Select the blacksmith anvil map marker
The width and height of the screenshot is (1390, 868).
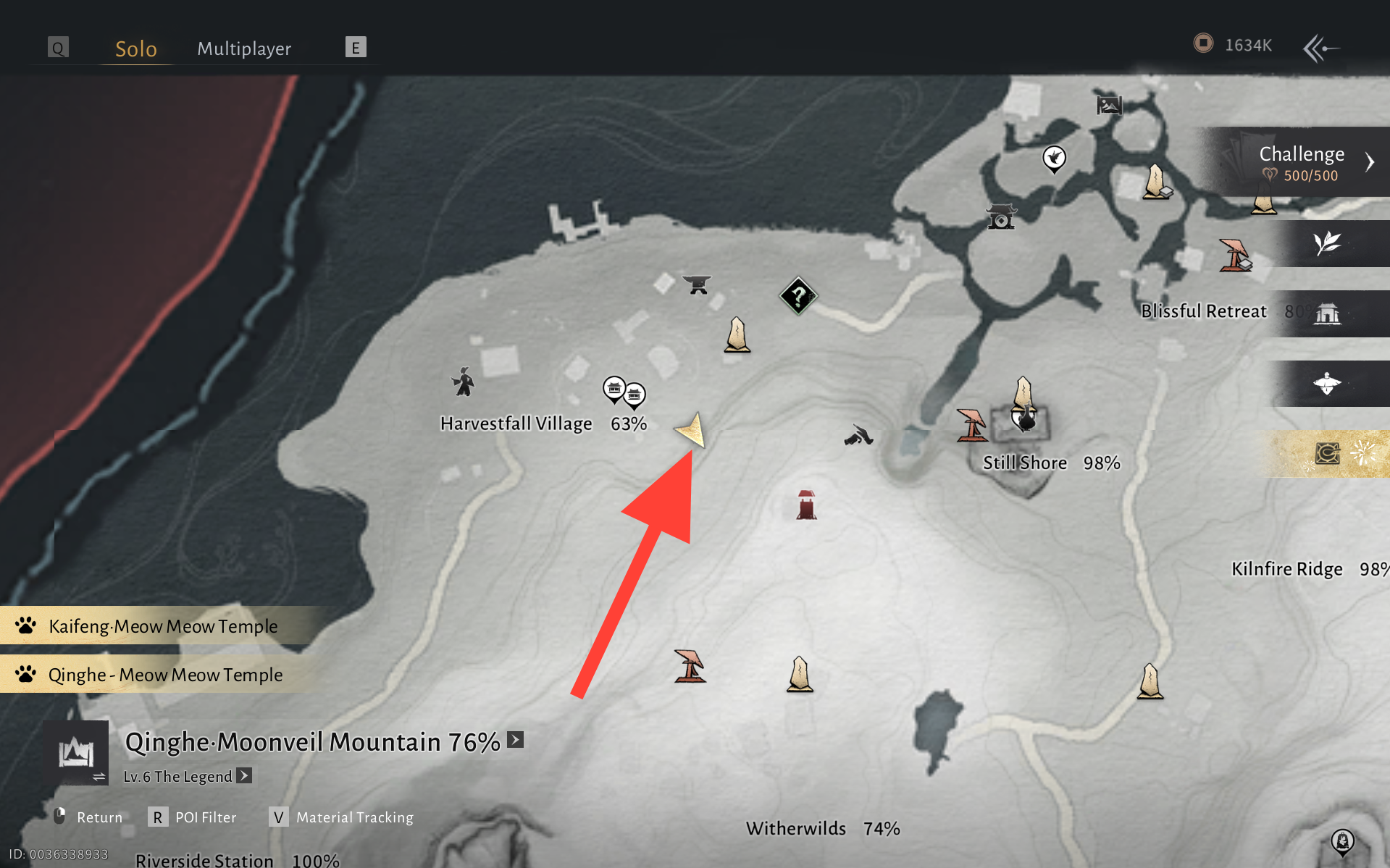[x=697, y=285]
